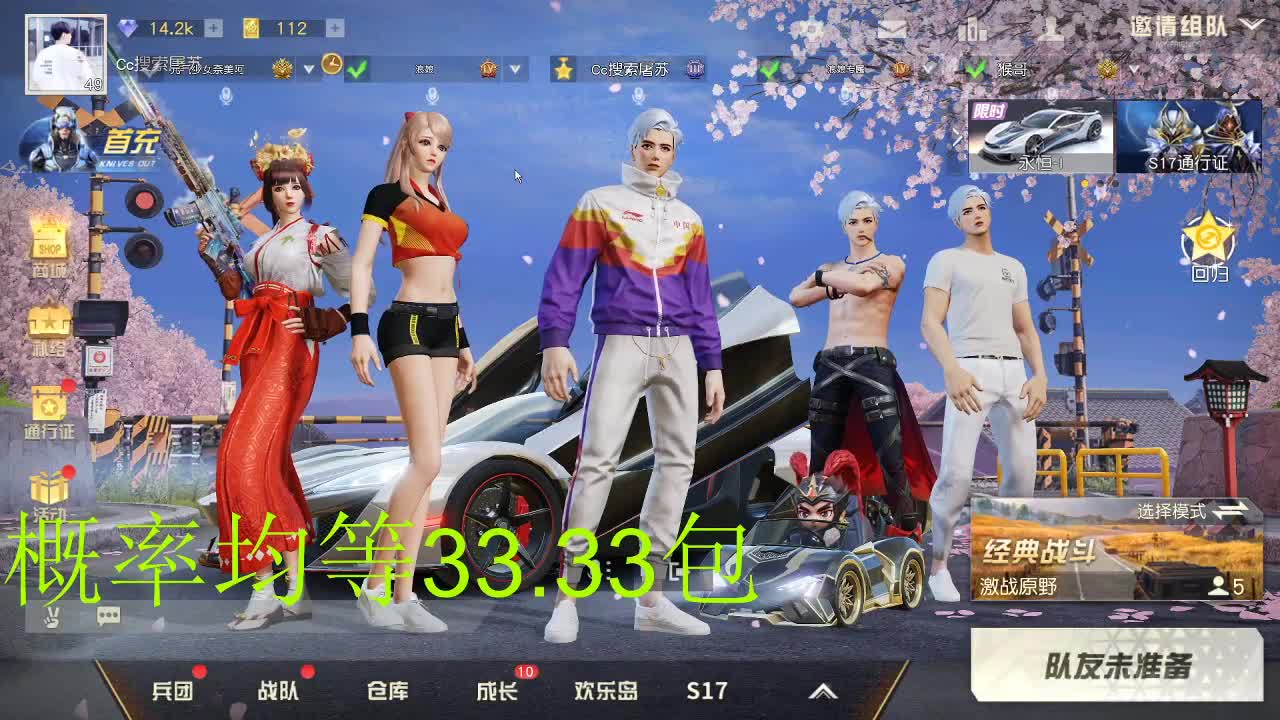1280x720 pixels.
Task: Expand the rank badge dropdown beside 浪媳
Action: click(x=514, y=70)
